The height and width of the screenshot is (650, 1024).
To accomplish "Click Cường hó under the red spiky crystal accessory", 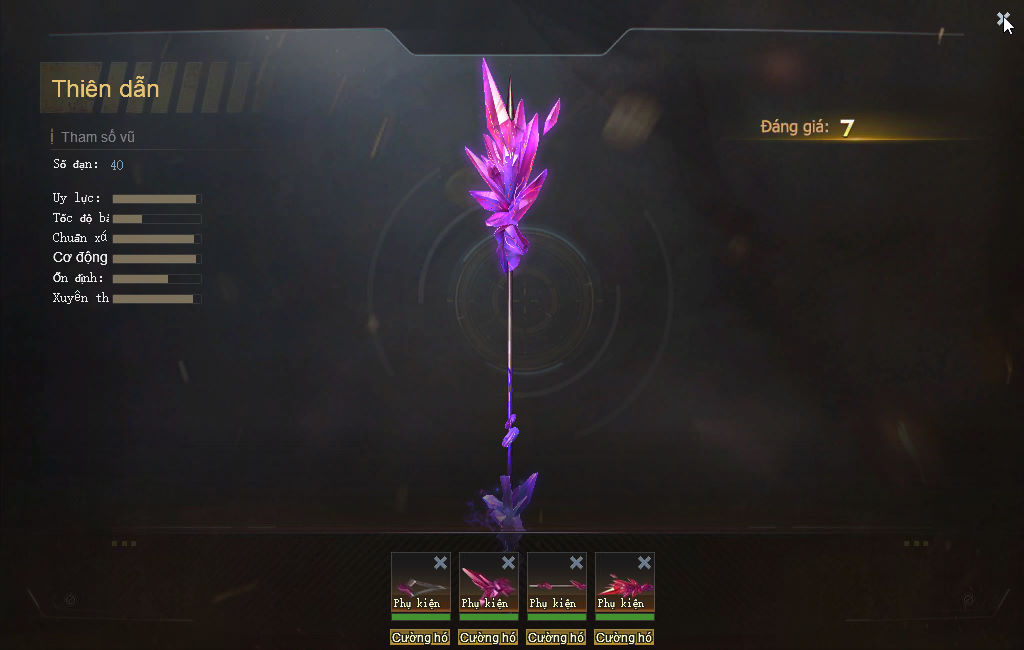I will click(x=624, y=638).
